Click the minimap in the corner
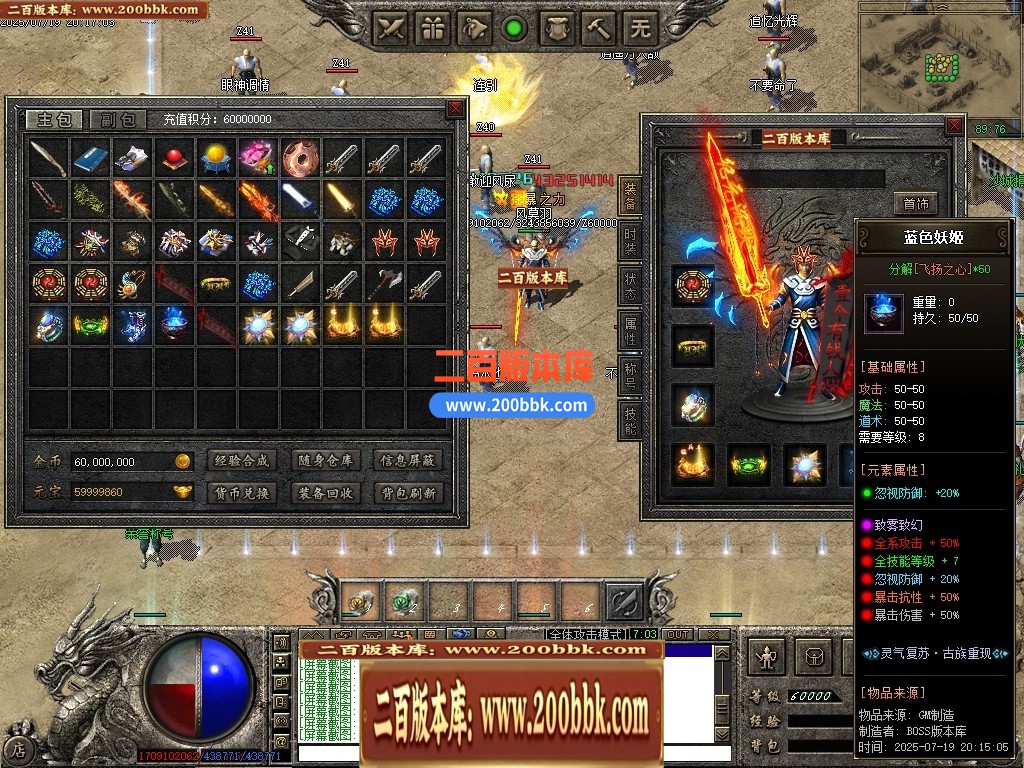This screenshot has width=1024, height=768. 940,62
